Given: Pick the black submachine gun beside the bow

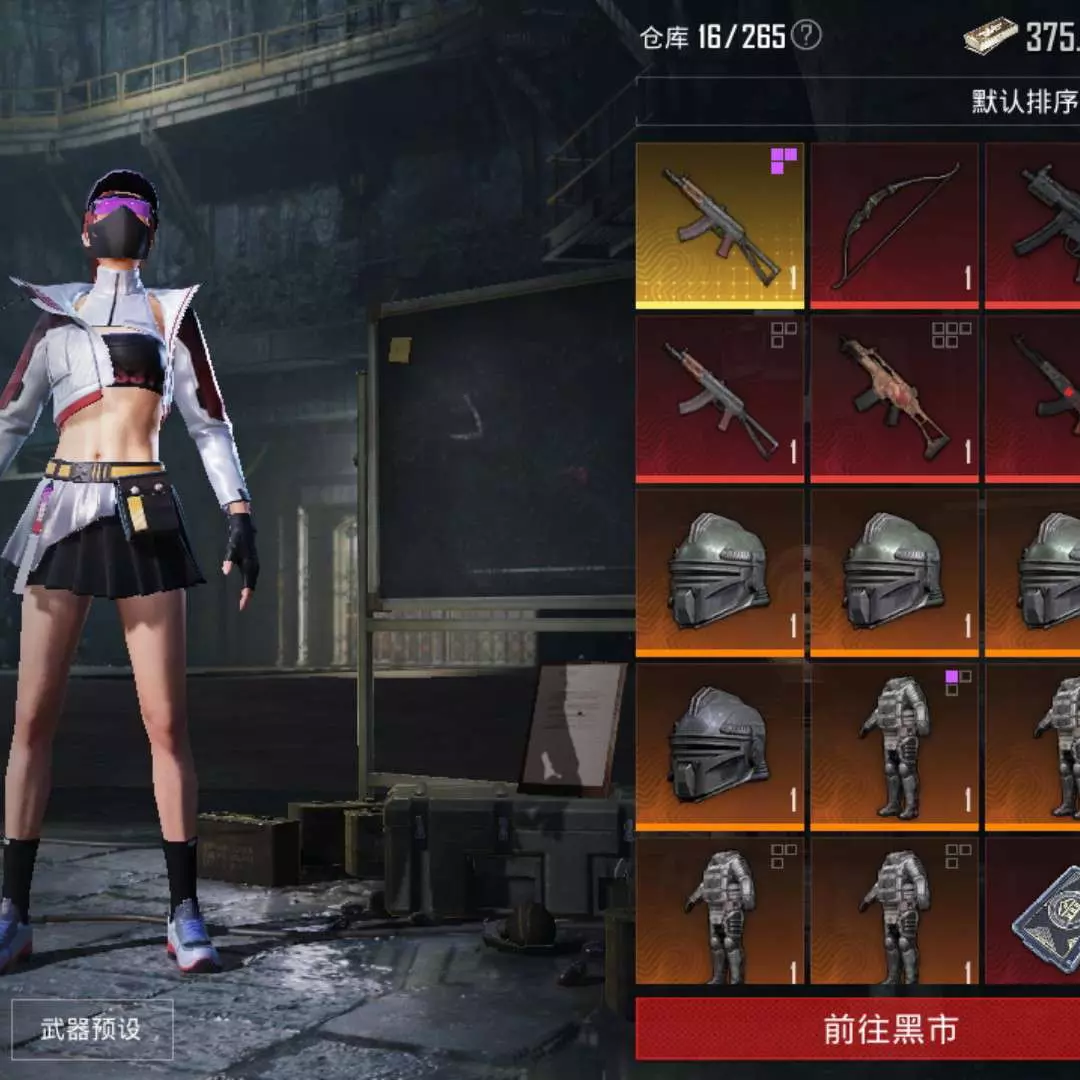Looking at the screenshot, I should pyautogui.click(x=1036, y=226).
